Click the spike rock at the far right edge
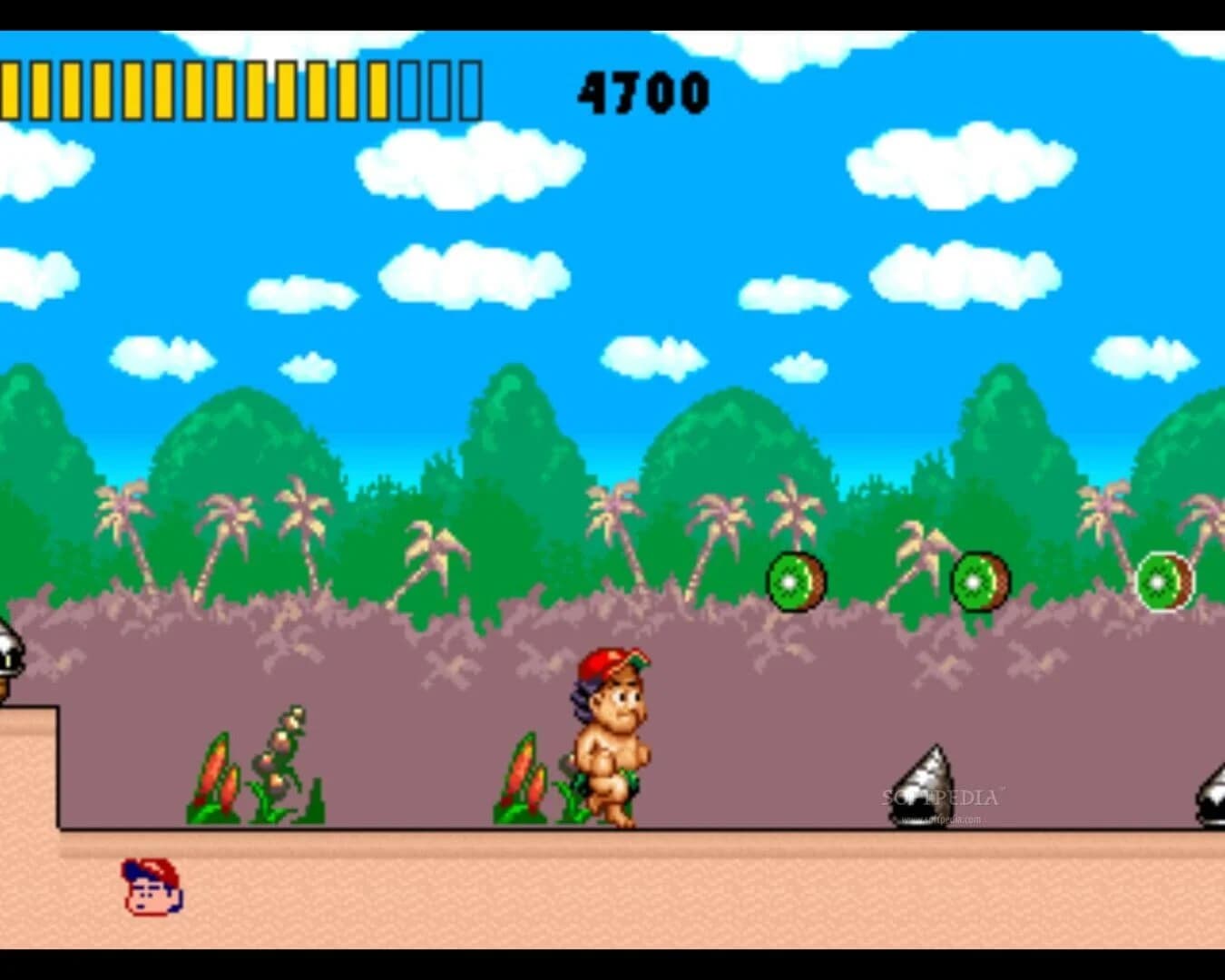This screenshot has height=980, width=1225. pos(1213,789)
